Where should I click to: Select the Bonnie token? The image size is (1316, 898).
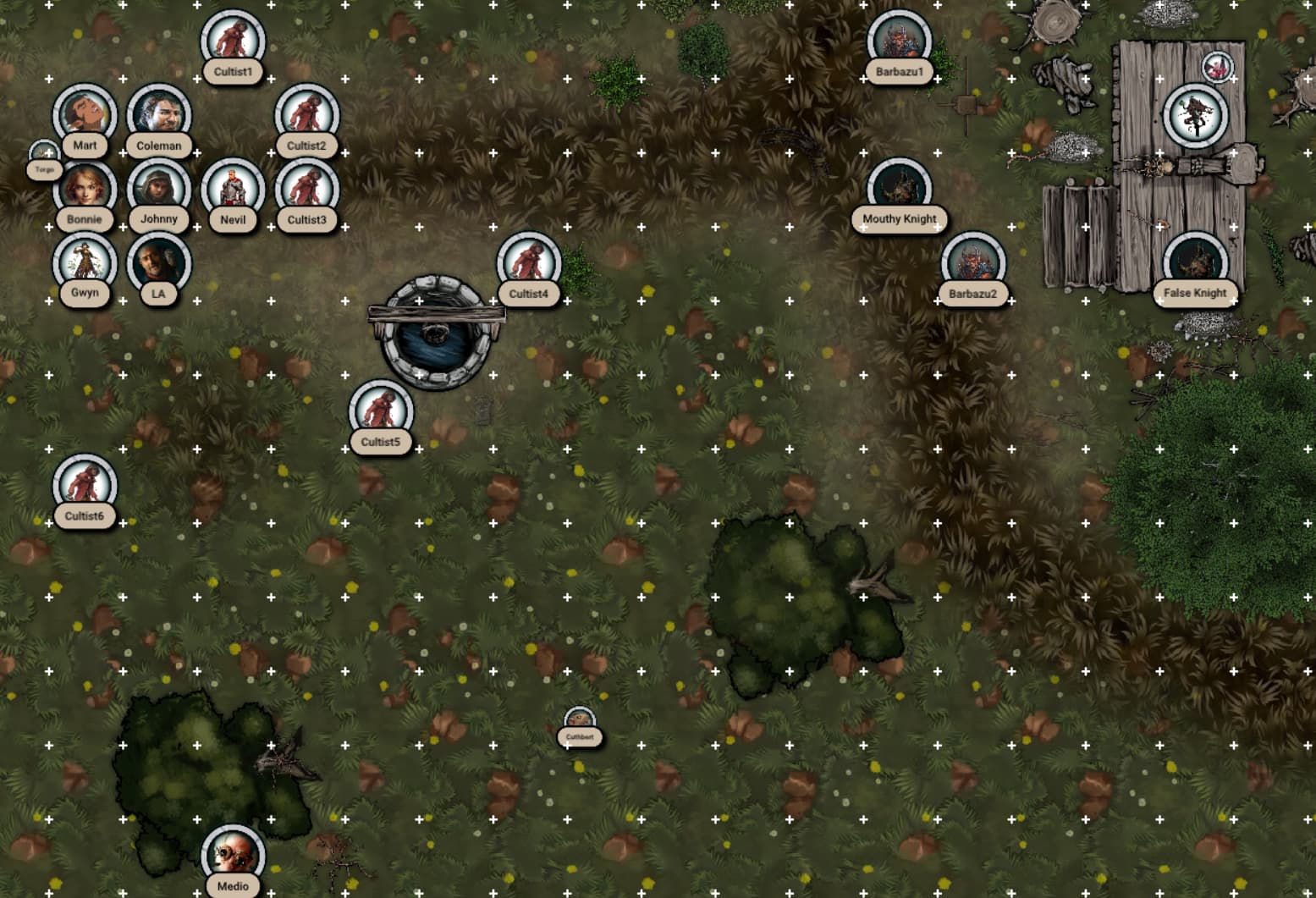click(x=85, y=188)
